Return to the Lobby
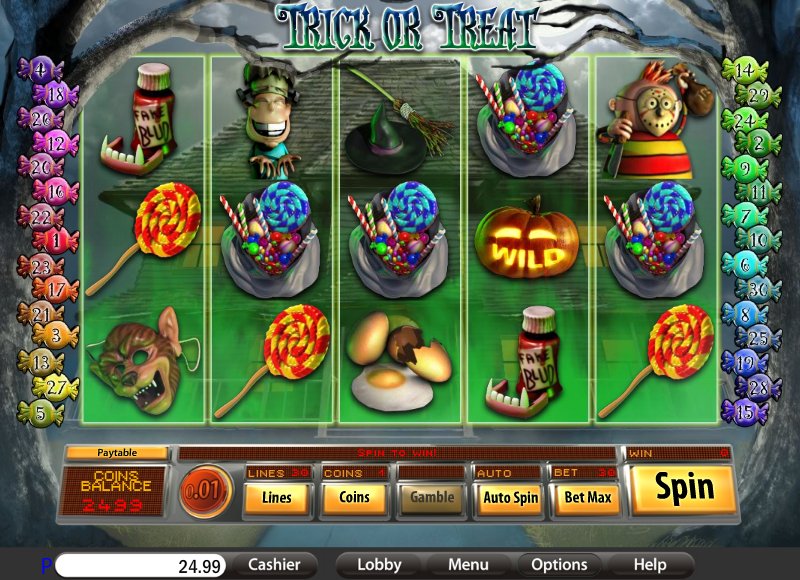Viewport: 800px width, 580px height. point(379,565)
